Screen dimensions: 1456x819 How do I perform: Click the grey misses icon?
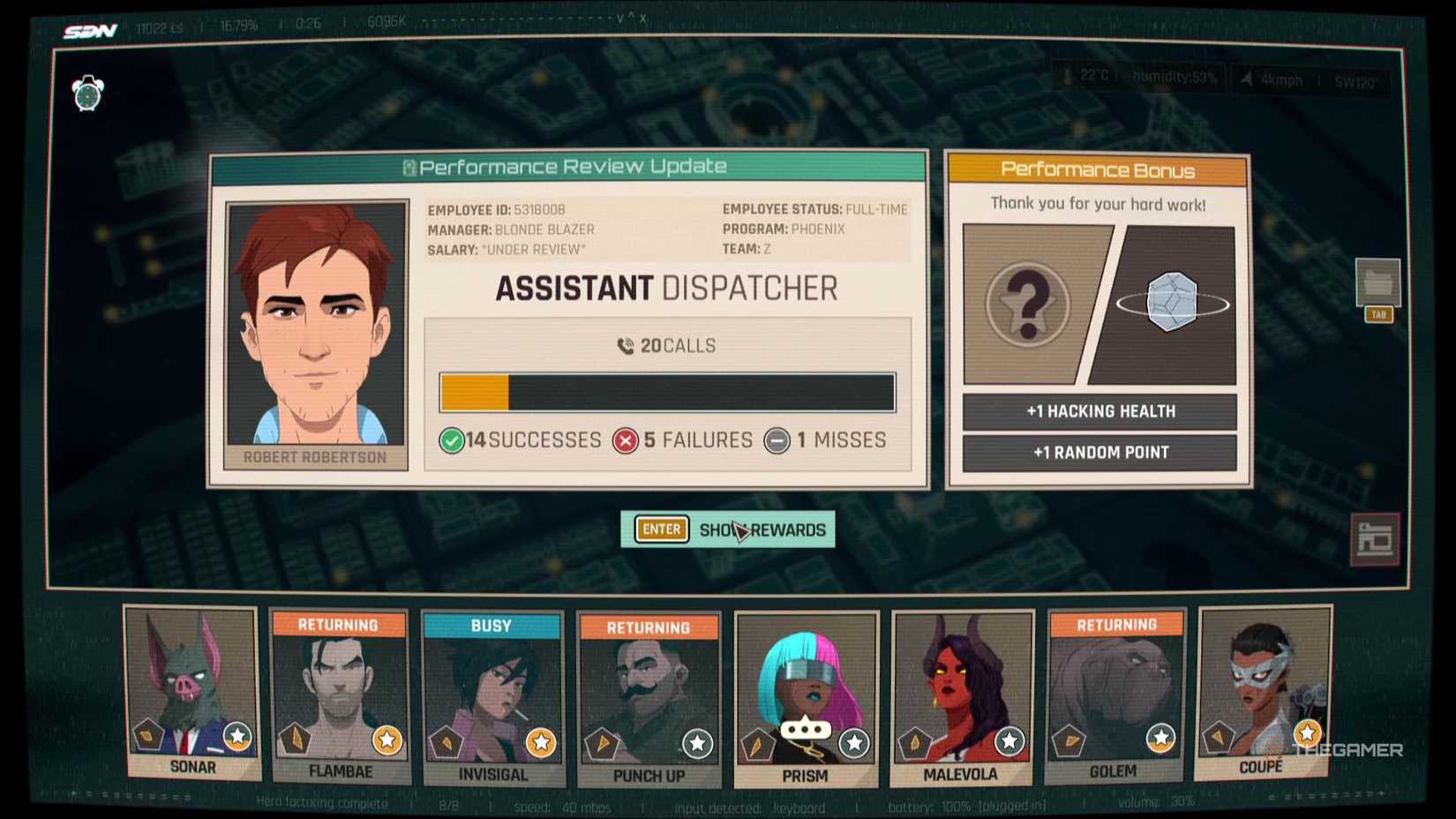coord(777,441)
